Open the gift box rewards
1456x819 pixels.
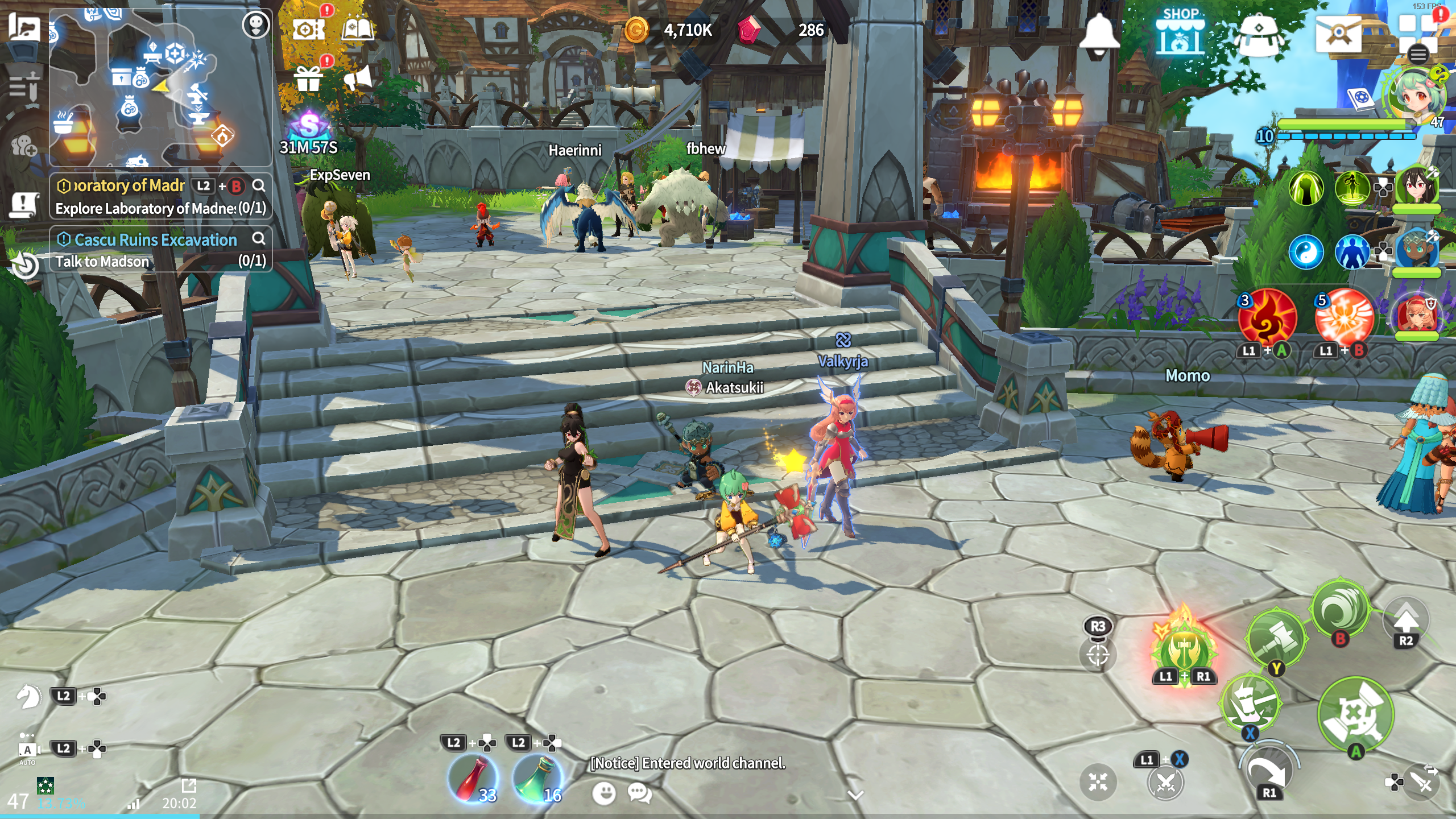[308, 78]
